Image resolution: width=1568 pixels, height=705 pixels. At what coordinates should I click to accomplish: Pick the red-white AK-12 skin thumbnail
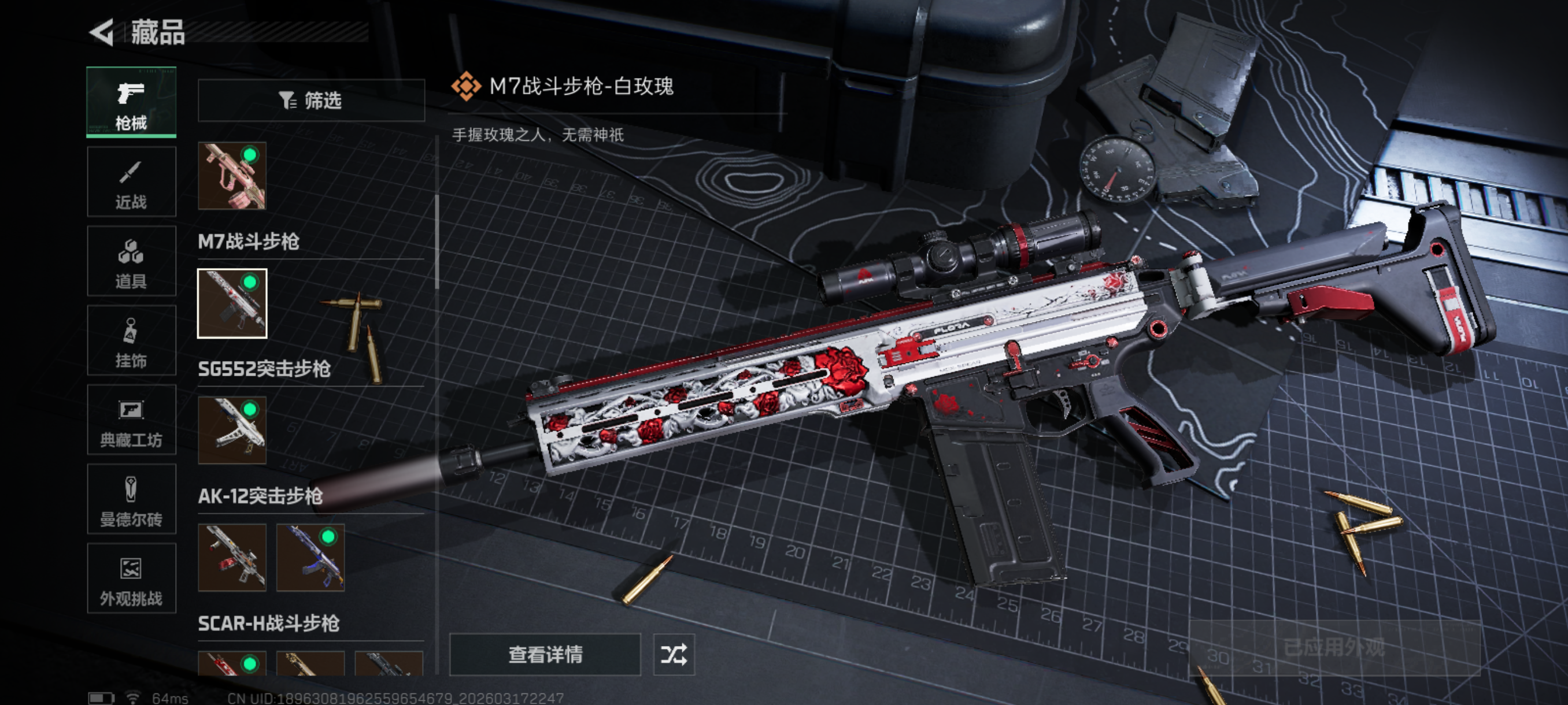point(232,557)
